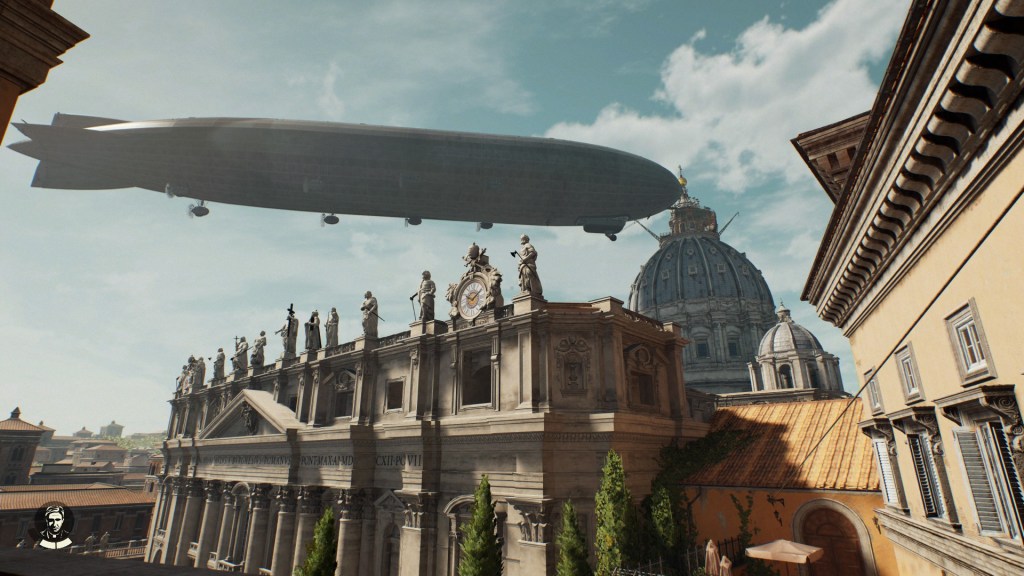
Task: Click the priest disguise portrait icon
Action: 52,524
